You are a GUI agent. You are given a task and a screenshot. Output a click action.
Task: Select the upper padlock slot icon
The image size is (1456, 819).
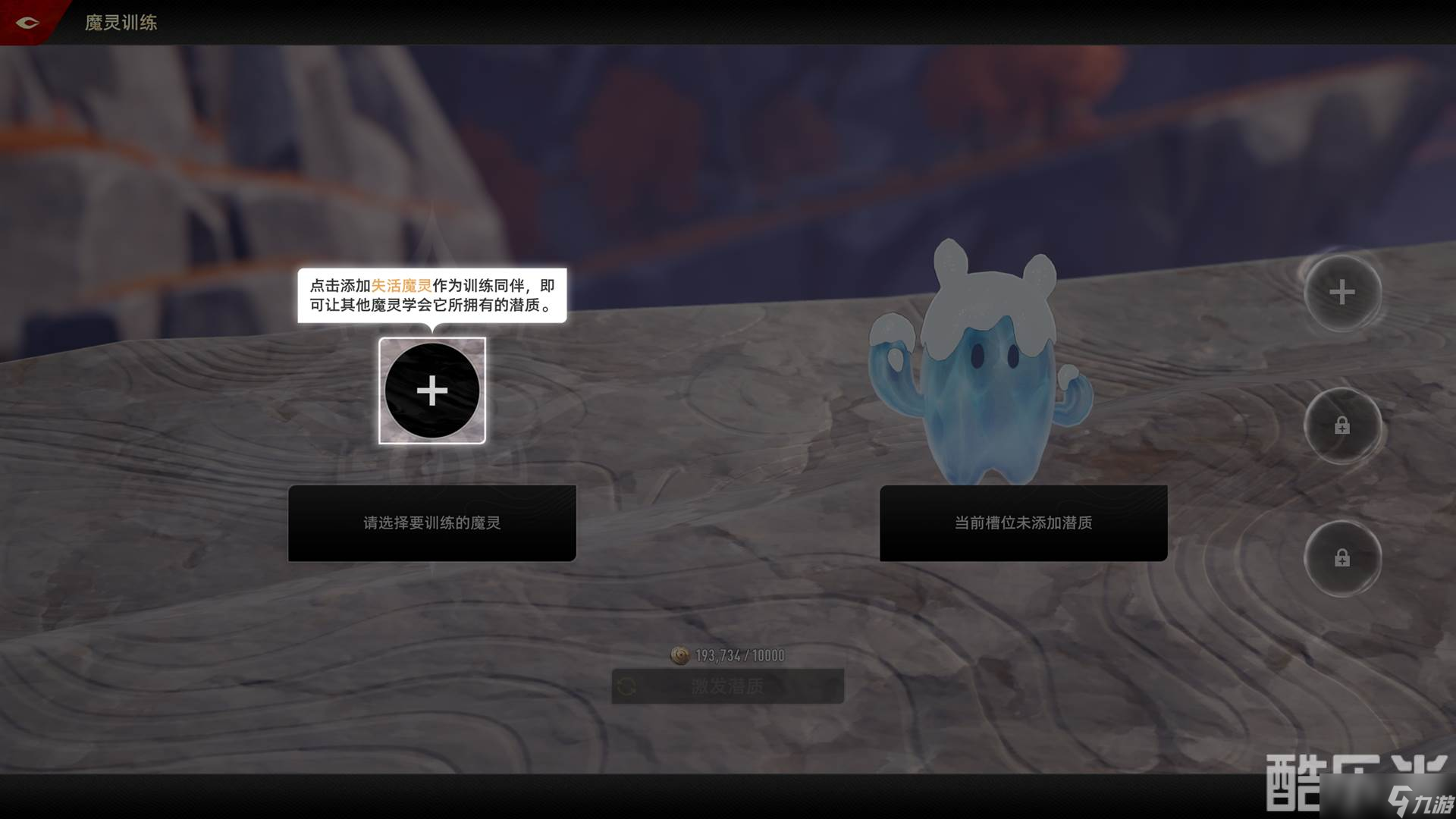[x=1342, y=425]
